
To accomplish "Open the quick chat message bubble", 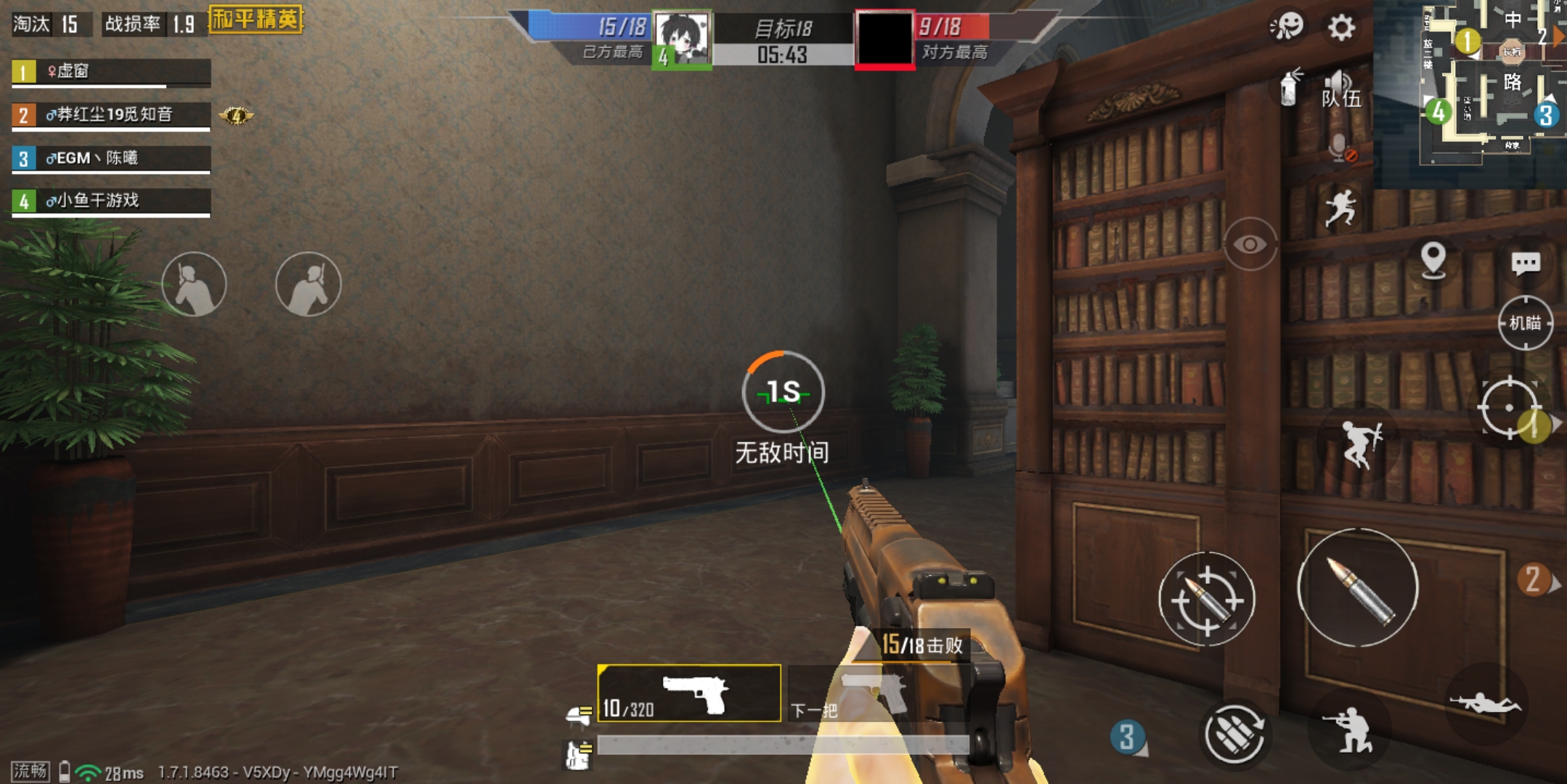I will pos(1525,263).
